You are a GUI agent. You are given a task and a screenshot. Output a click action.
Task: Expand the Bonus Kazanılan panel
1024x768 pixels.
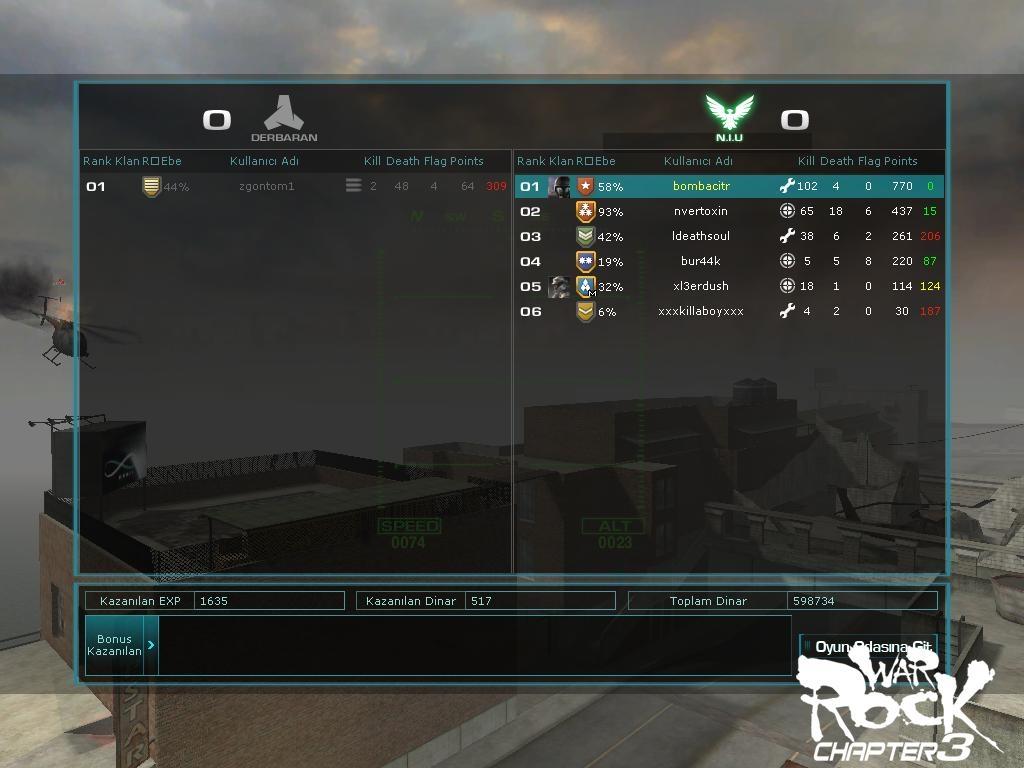click(x=150, y=645)
